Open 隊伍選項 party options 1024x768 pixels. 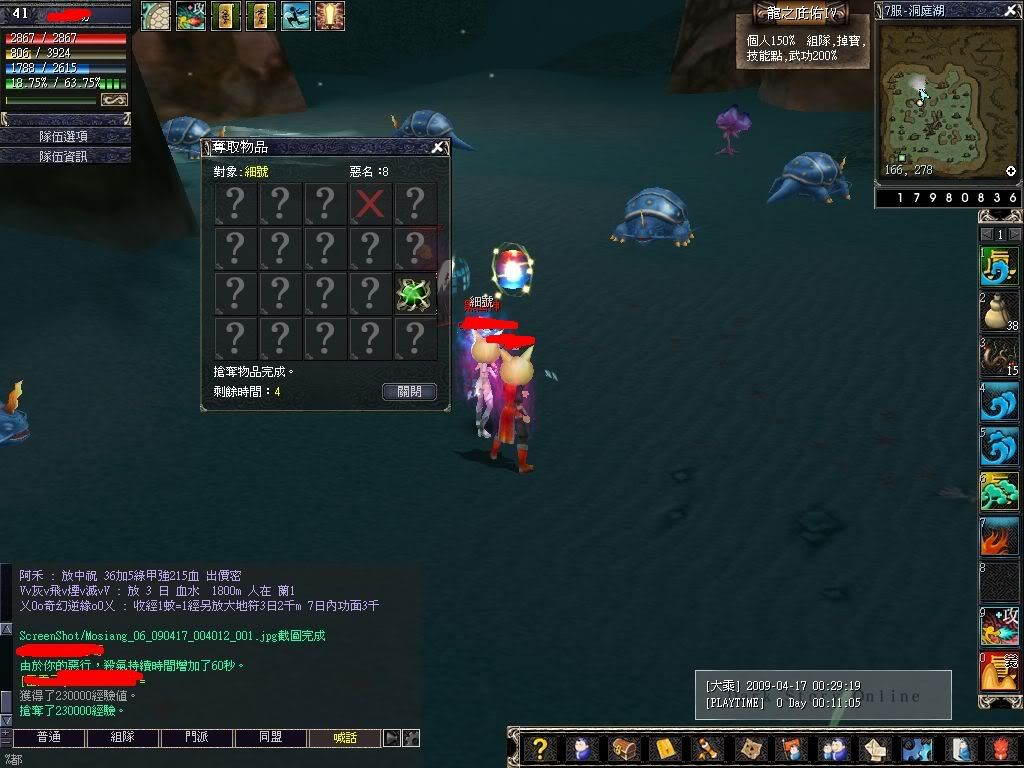click(x=65, y=136)
